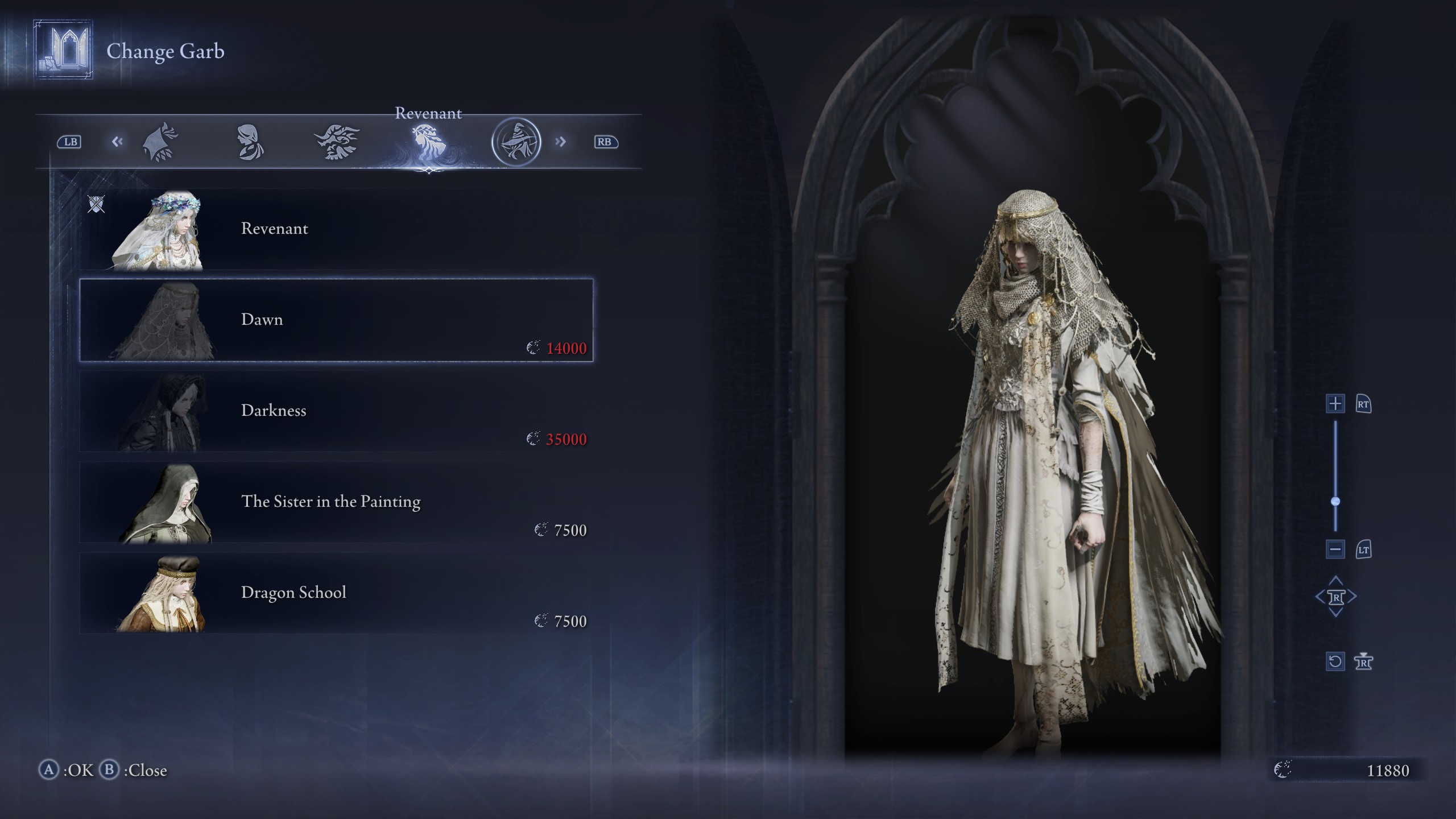Click the flowing-haired Revenant category icon
The width and height of the screenshot is (1456, 819).
click(431, 142)
